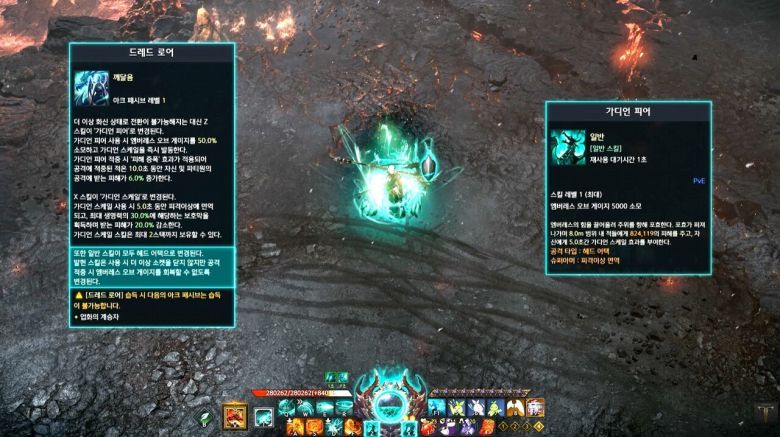Activate the white winged item slot
The height and width of the screenshot is (437, 780).
(x=516, y=407)
